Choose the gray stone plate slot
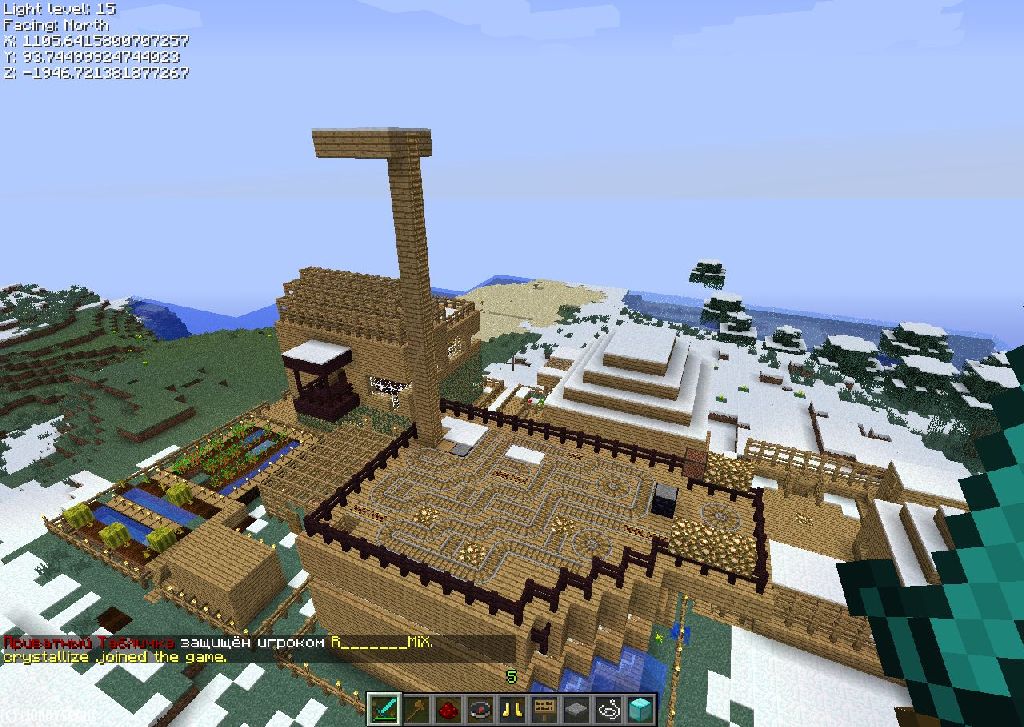This screenshot has height=727, width=1024. tap(577, 709)
